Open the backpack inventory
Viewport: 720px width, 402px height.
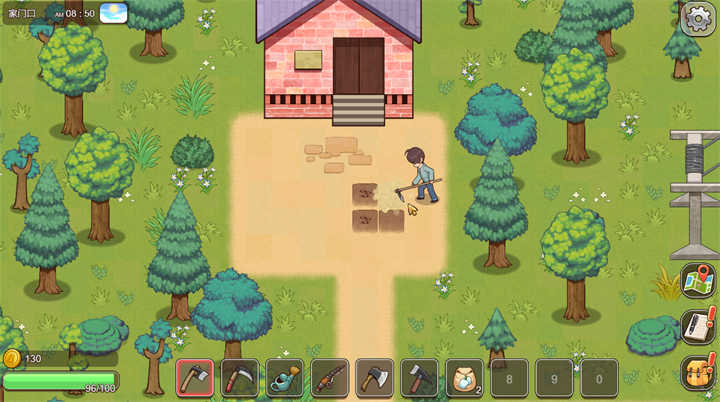coord(697,372)
